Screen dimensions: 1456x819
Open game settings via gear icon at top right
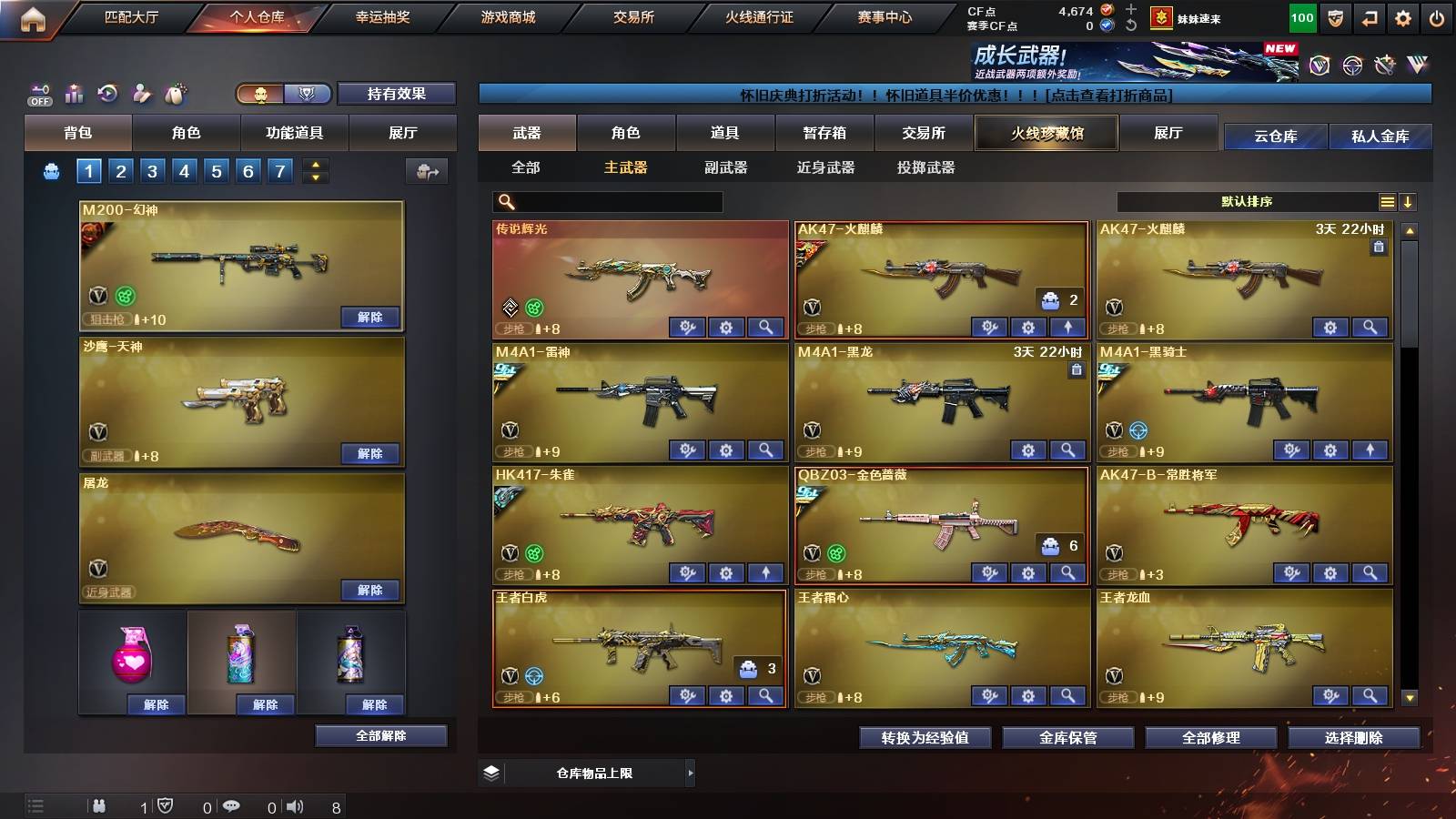1403,17
